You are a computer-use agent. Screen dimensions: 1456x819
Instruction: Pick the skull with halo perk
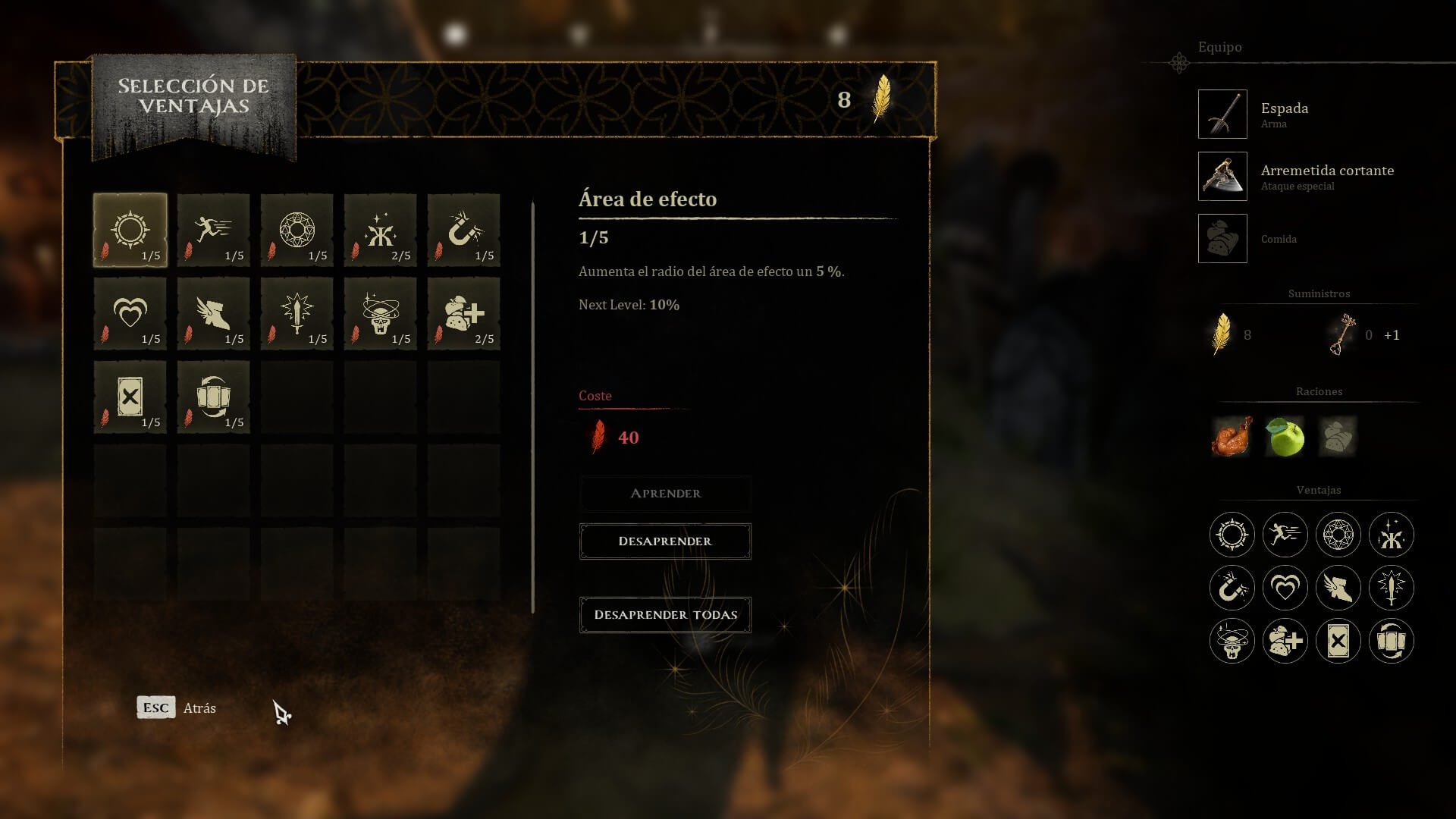tap(381, 314)
